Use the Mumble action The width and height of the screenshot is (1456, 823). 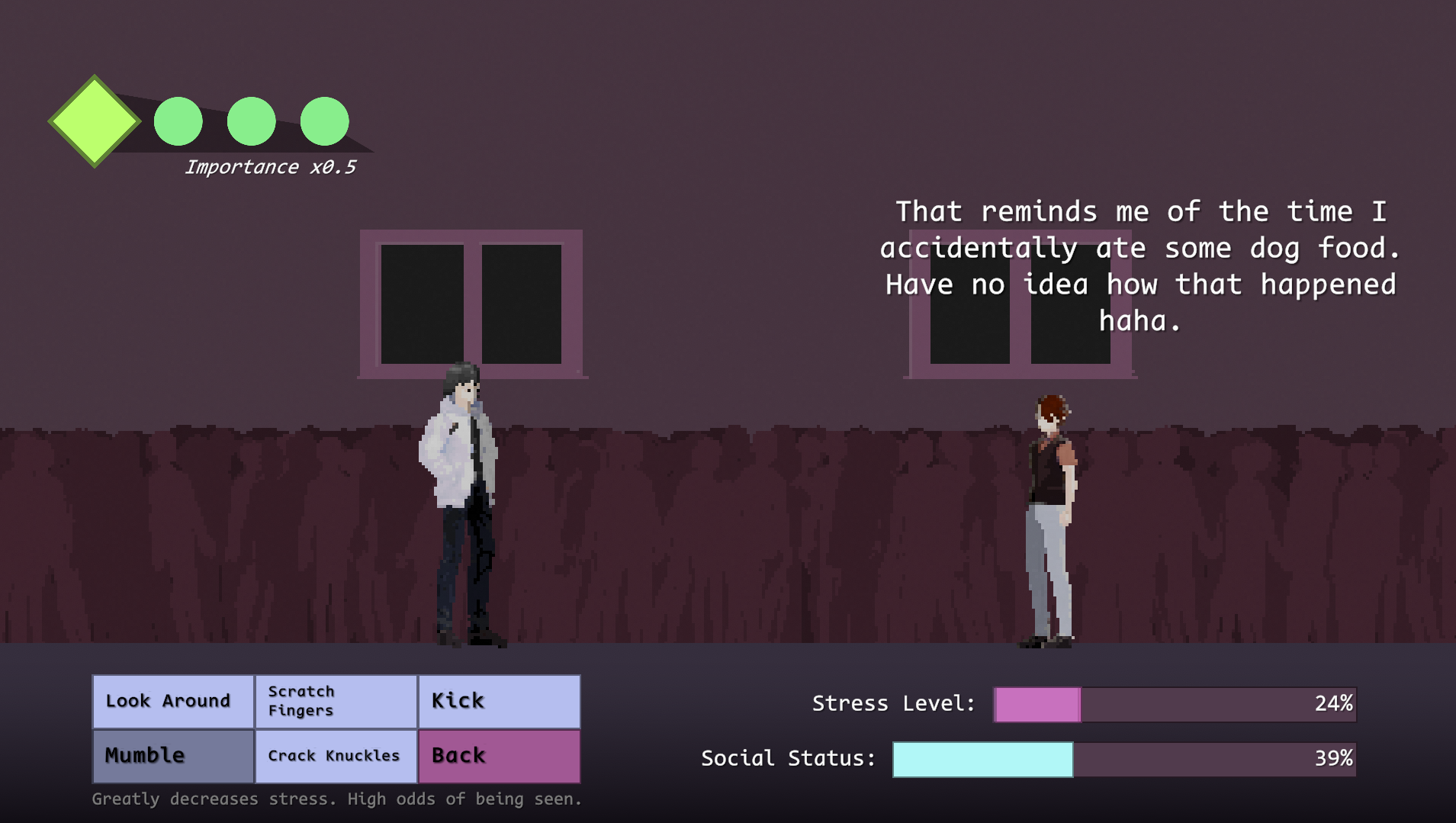click(173, 756)
